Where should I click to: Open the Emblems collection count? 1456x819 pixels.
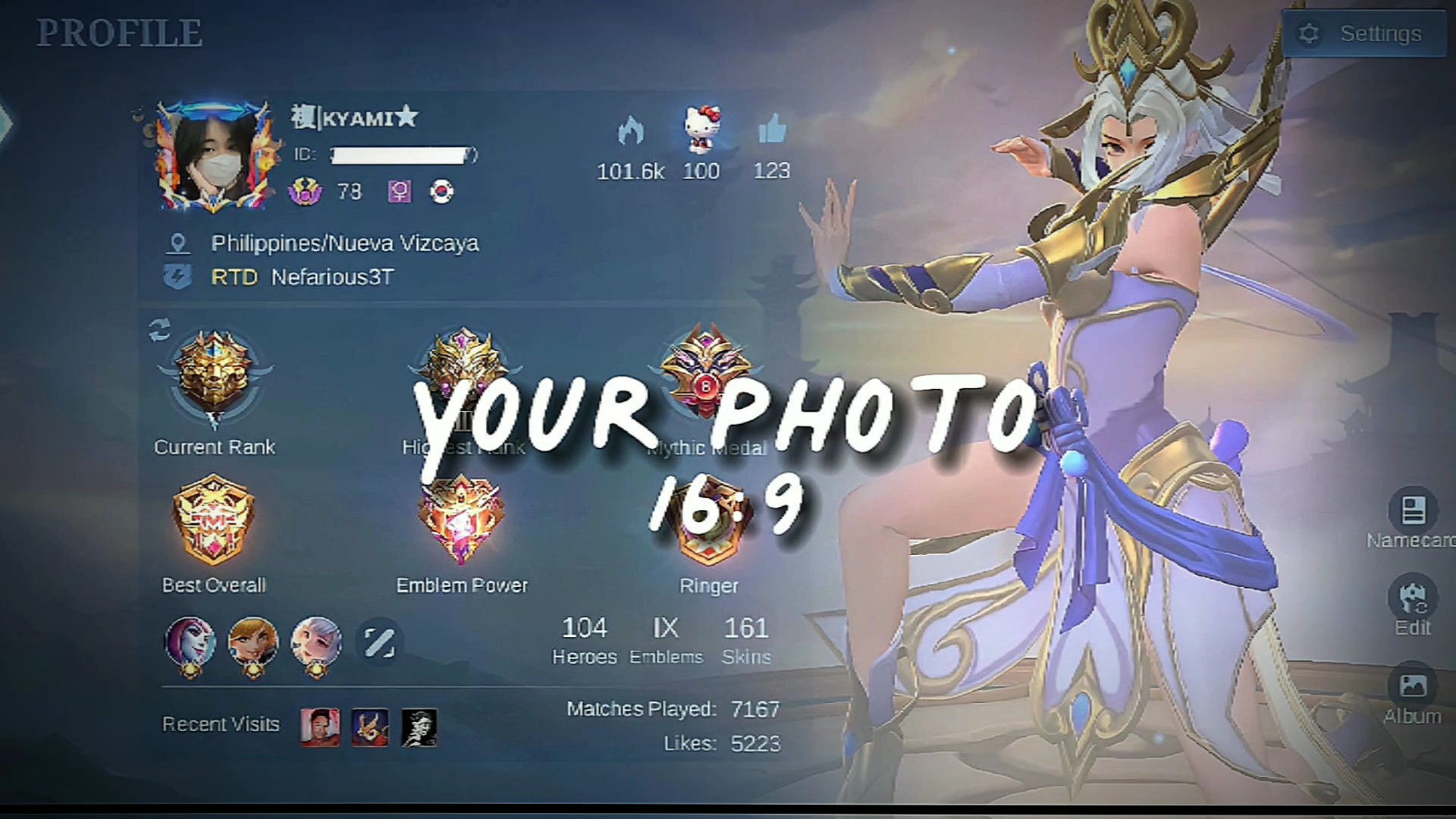[666, 639]
